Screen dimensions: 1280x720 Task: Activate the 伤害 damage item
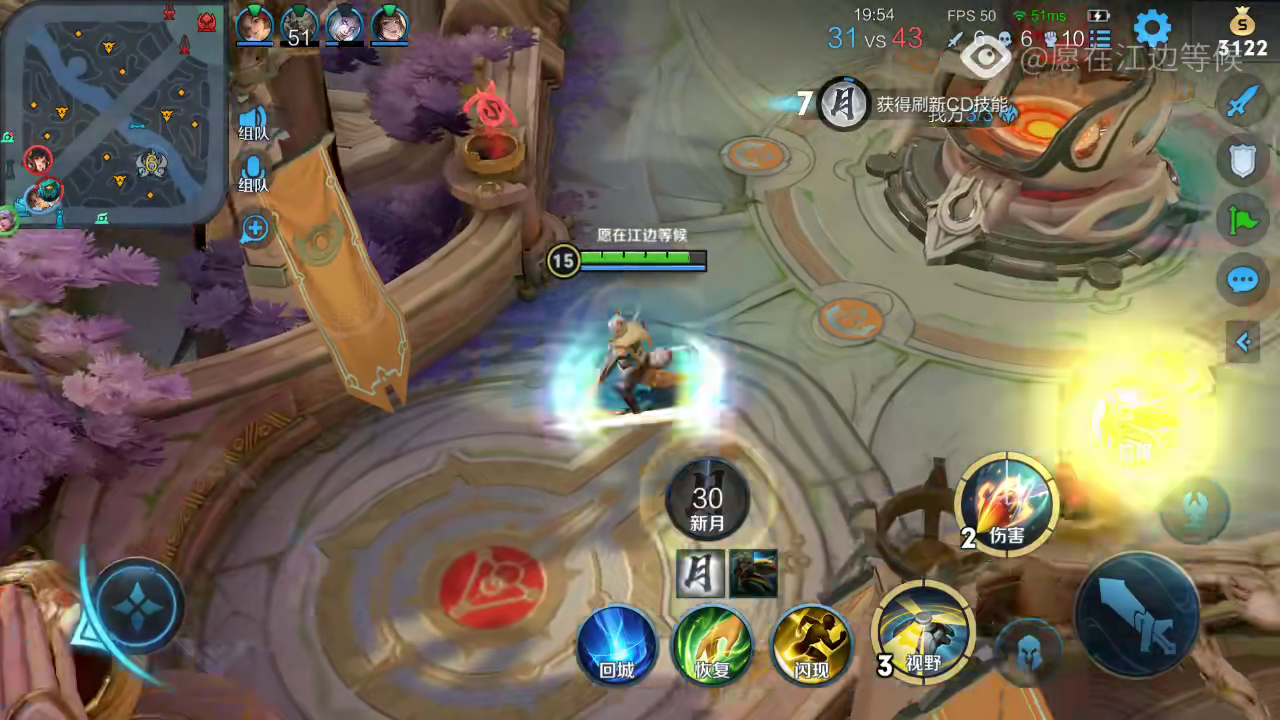click(x=1006, y=505)
